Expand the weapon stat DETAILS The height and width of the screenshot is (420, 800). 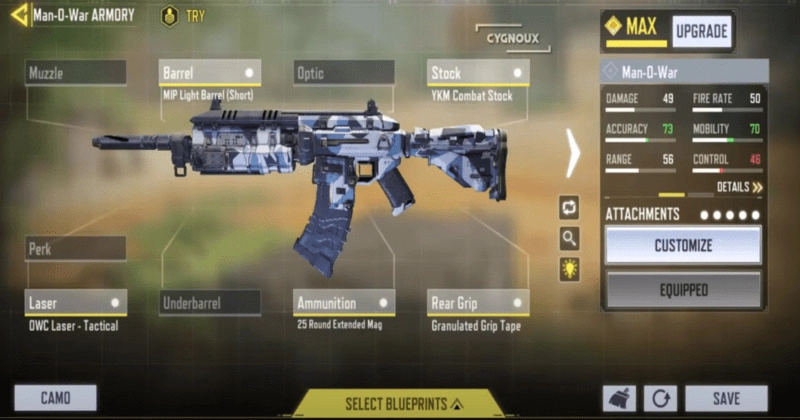click(739, 187)
